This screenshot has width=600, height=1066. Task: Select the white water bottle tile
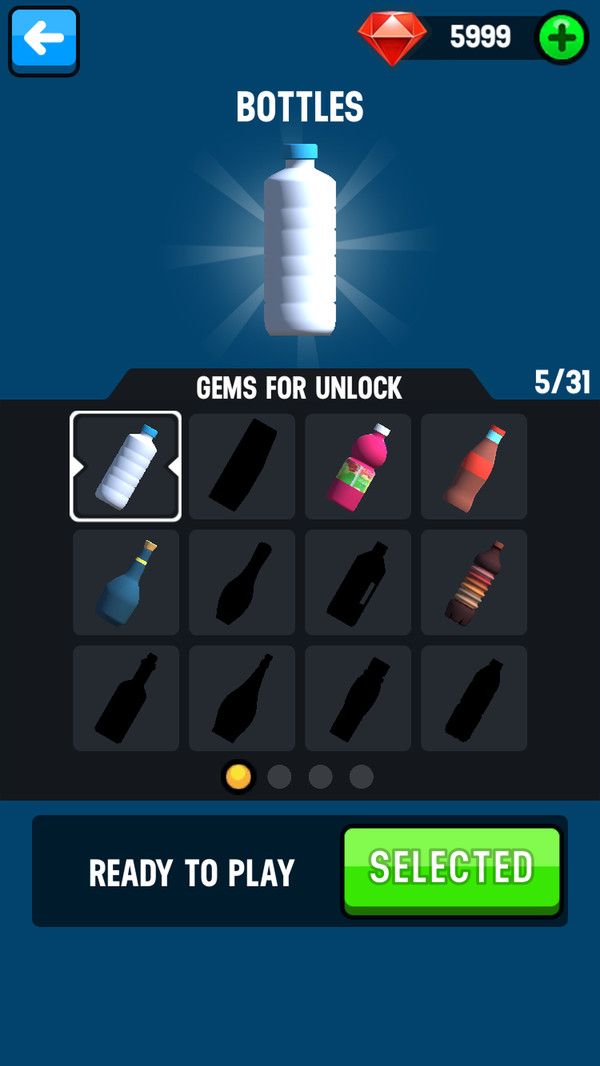(x=126, y=466)
